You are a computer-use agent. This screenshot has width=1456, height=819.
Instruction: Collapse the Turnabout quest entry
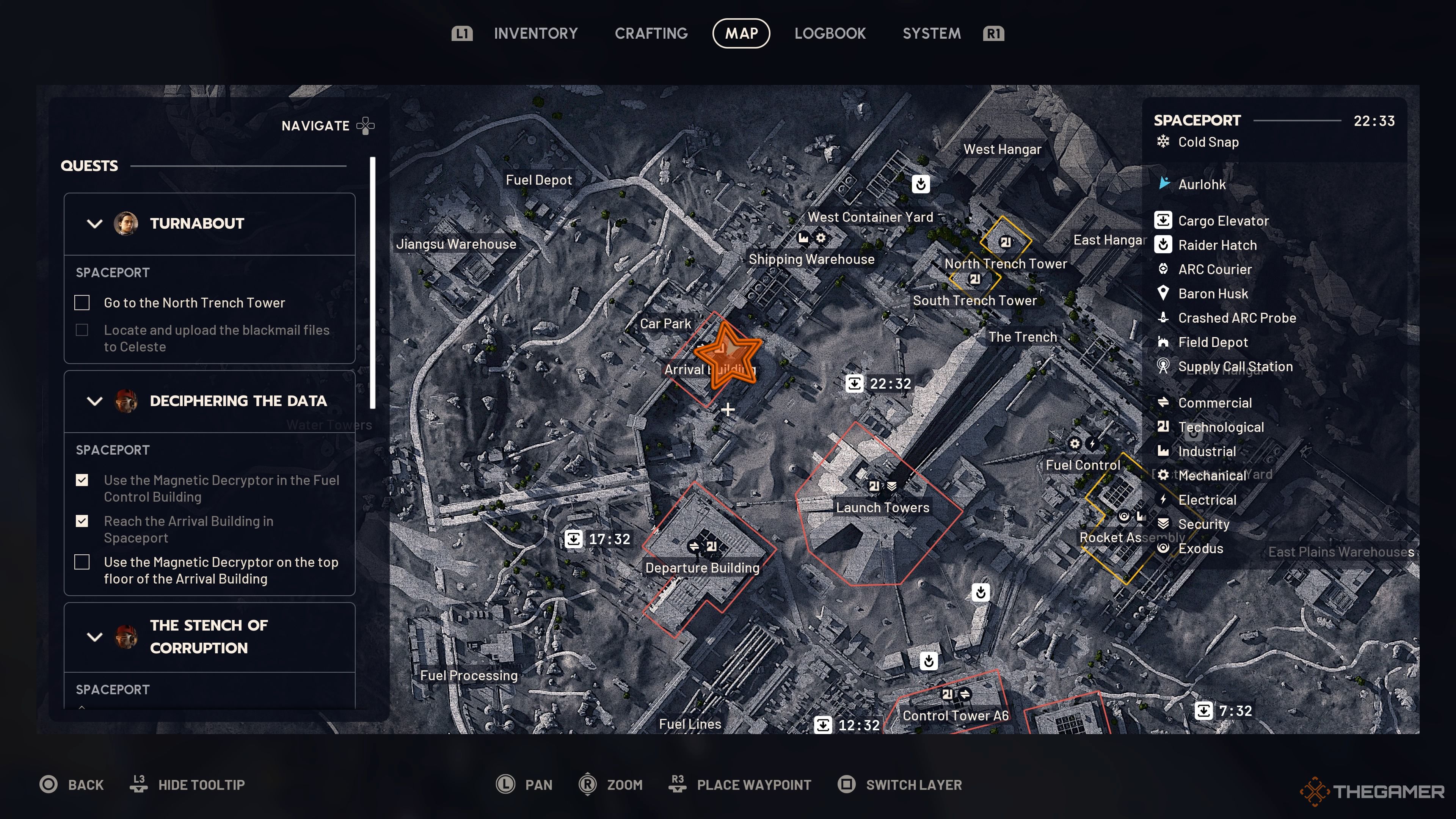click(x=95, y=224)
